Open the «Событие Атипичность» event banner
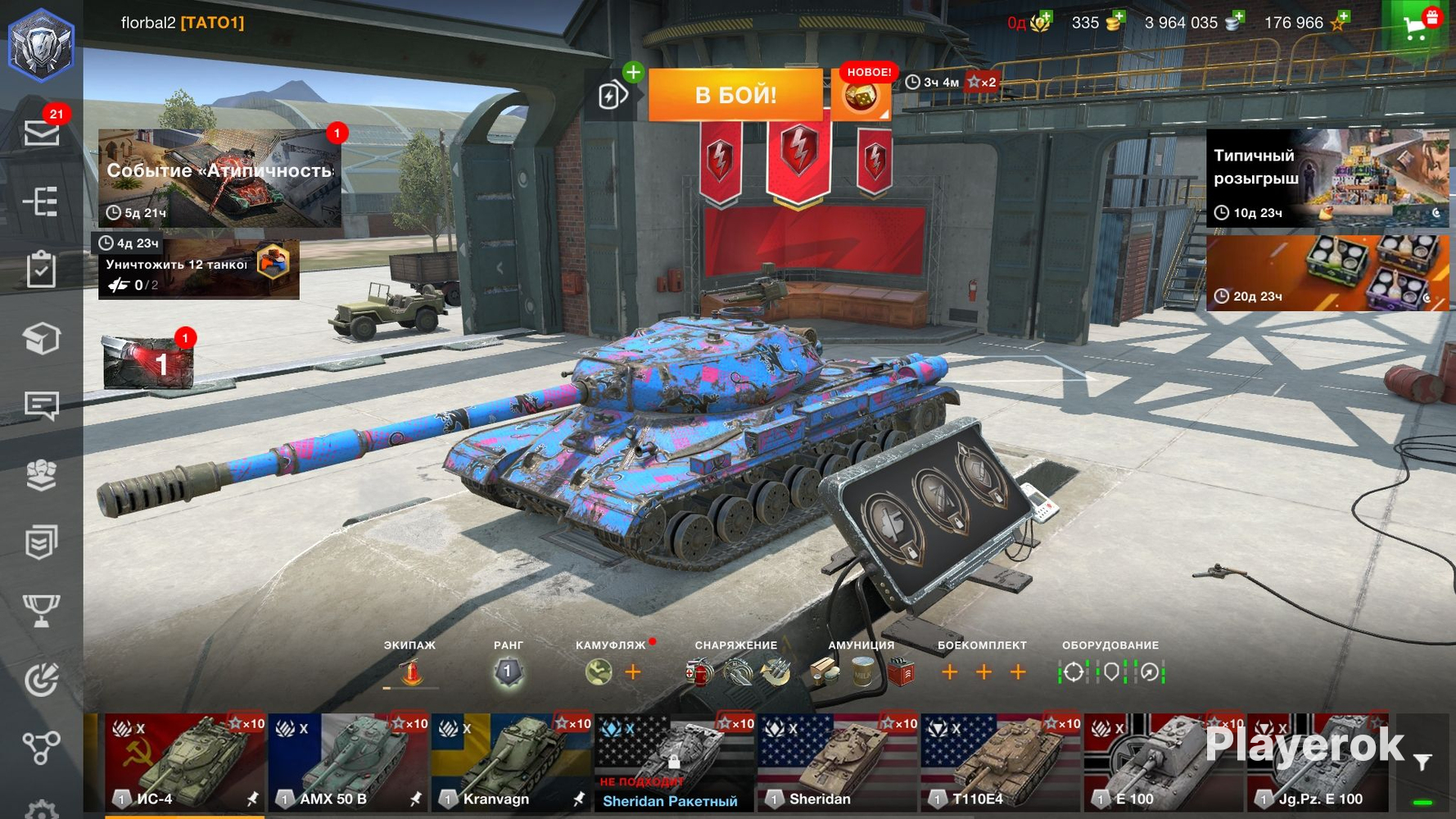 pos(219,177)
